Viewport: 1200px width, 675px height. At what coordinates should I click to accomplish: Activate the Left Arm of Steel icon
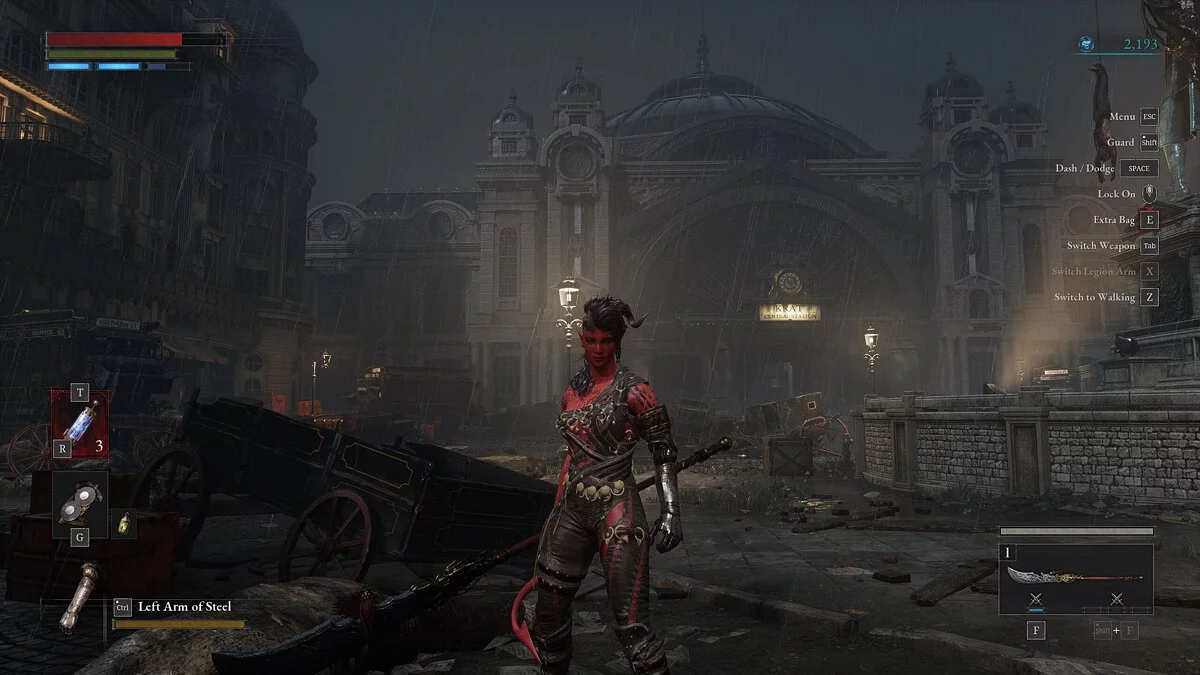(x=78, y=596)
